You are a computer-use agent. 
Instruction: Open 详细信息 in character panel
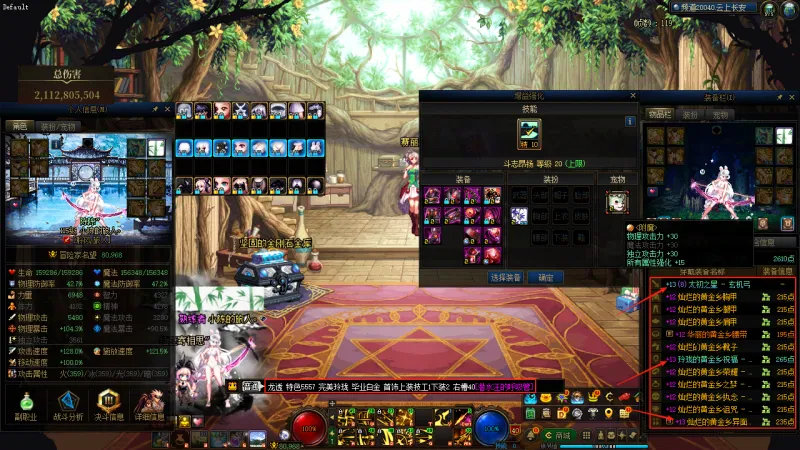[x=150, y=404]
